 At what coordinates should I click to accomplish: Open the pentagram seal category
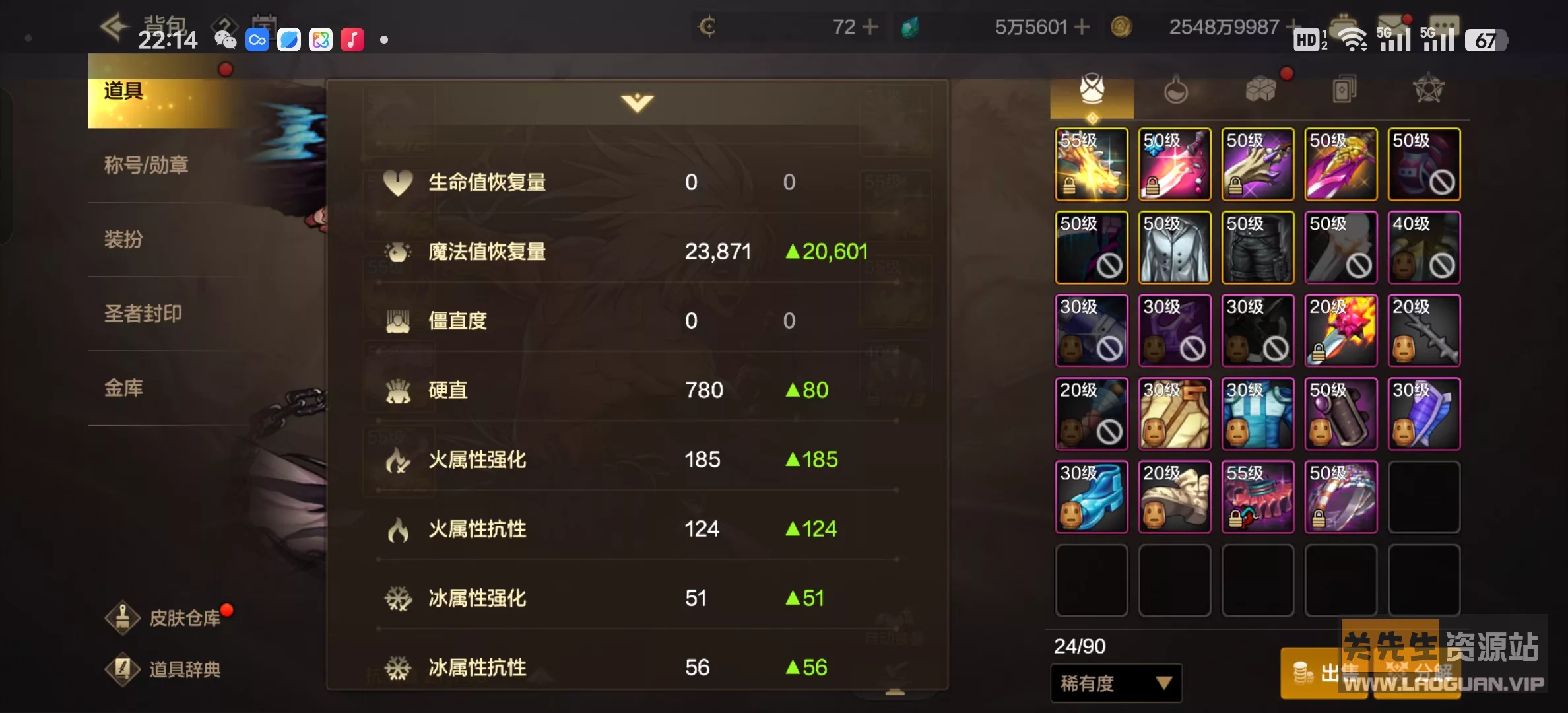(1427, 89)
